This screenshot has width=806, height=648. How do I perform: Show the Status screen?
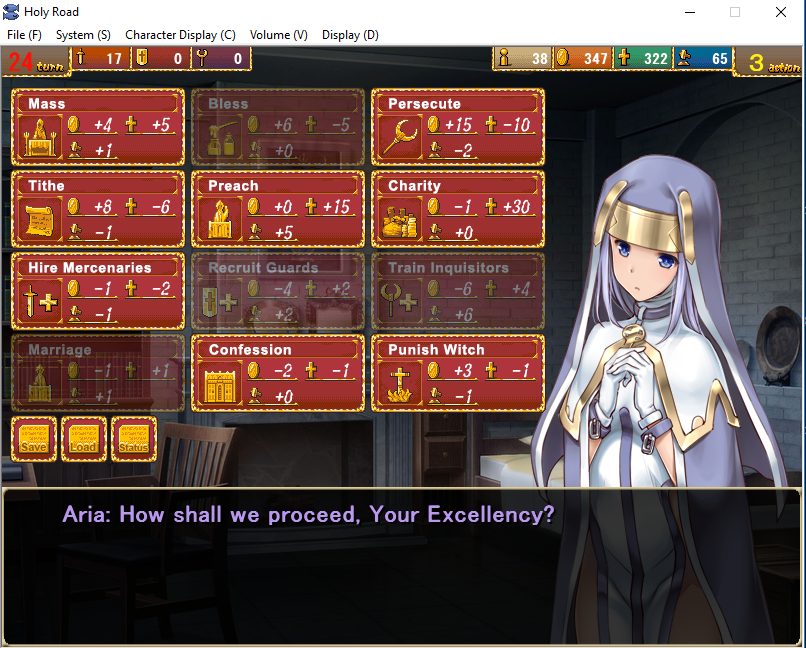pos(134,439)
